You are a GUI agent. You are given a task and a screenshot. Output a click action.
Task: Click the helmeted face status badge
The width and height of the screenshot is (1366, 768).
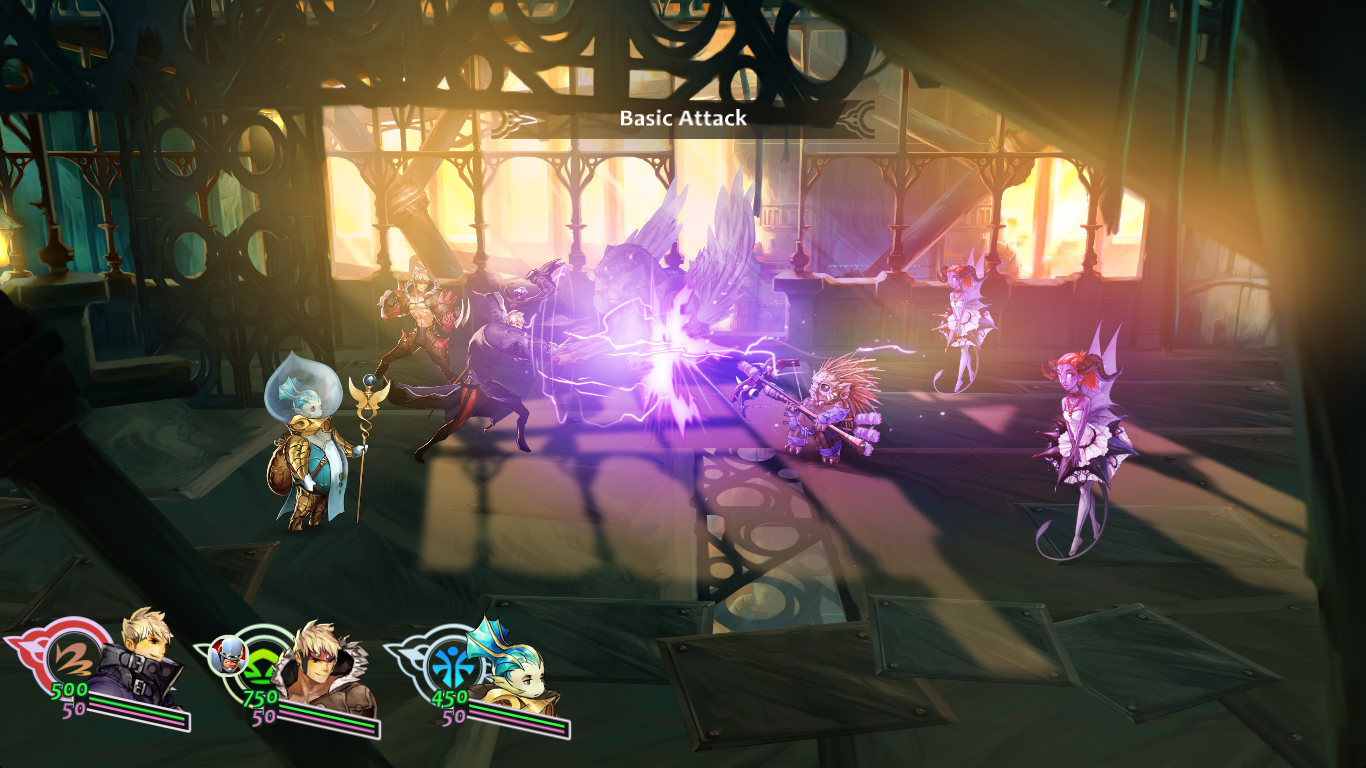[x=227, y=655]
